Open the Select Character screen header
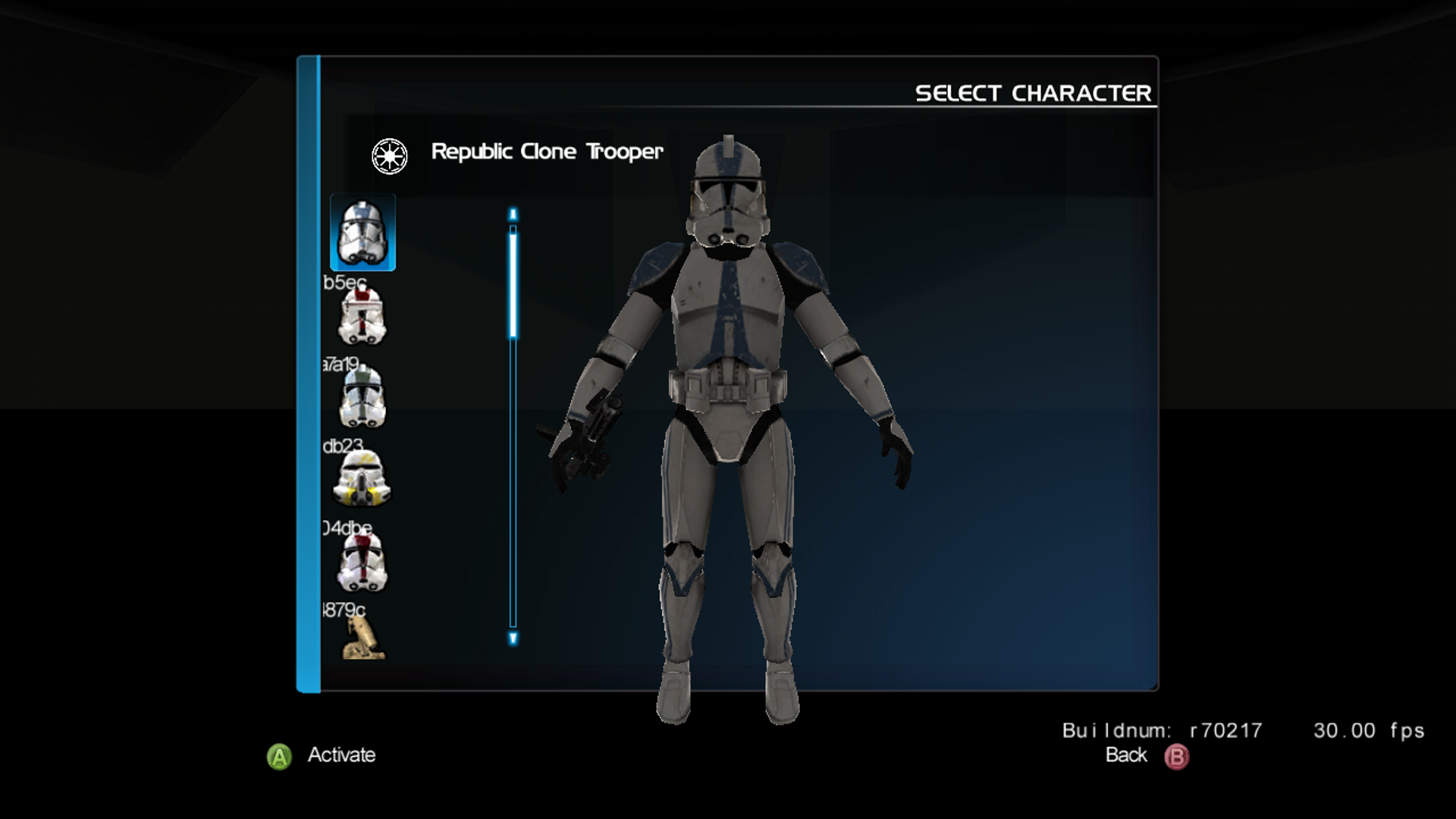 click(x=1033, y=93)
